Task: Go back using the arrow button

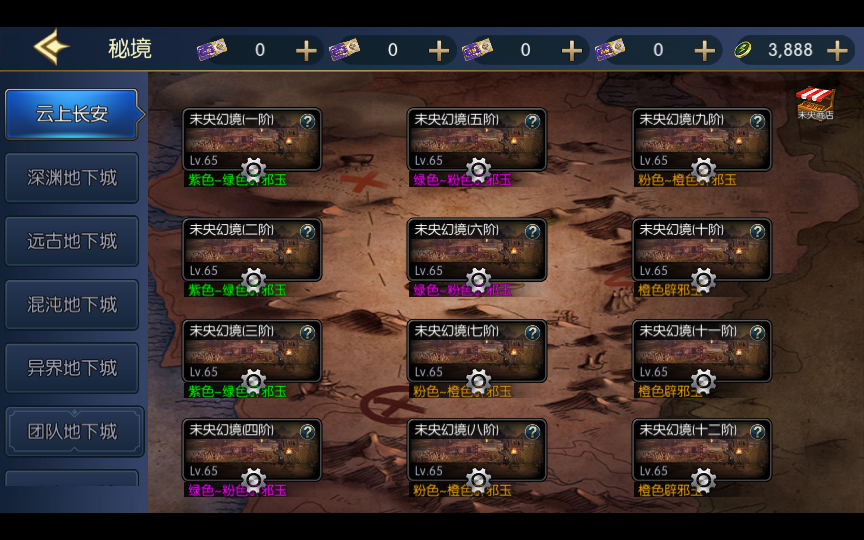Action: 50,48
